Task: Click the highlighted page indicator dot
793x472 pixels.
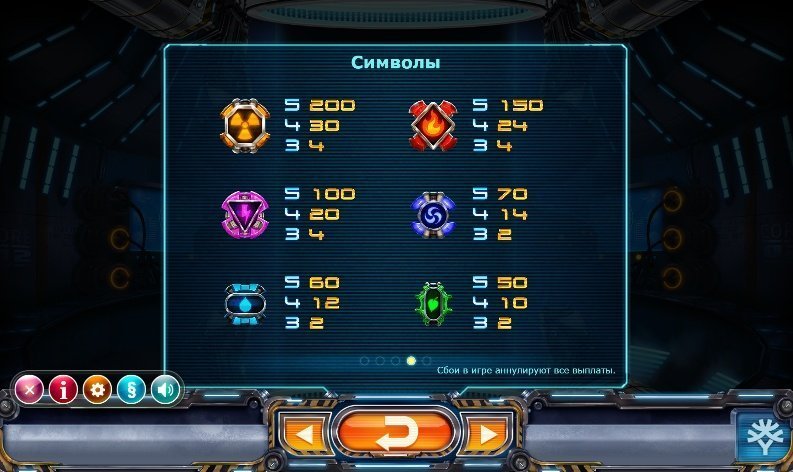Action: click(x=411, y=360)
